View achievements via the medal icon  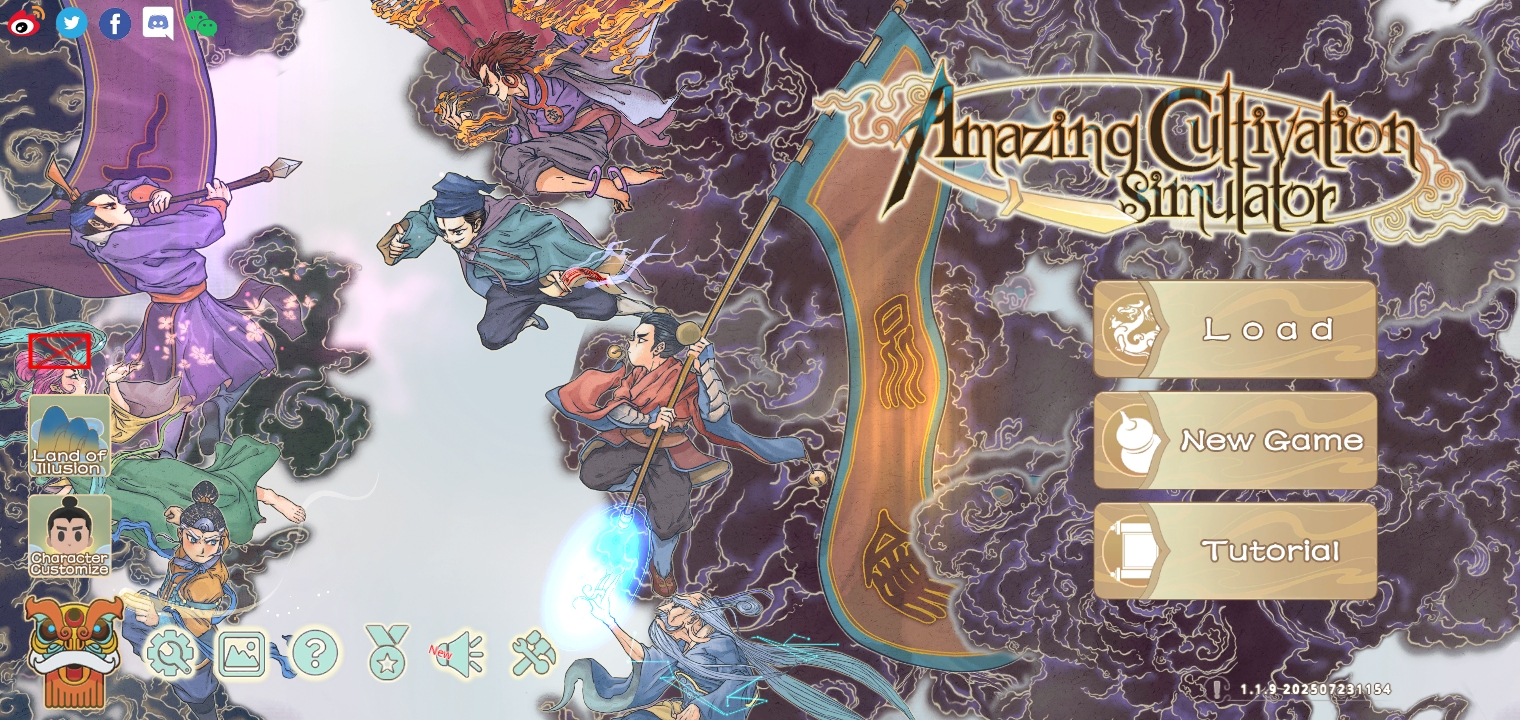coord(387,652)
